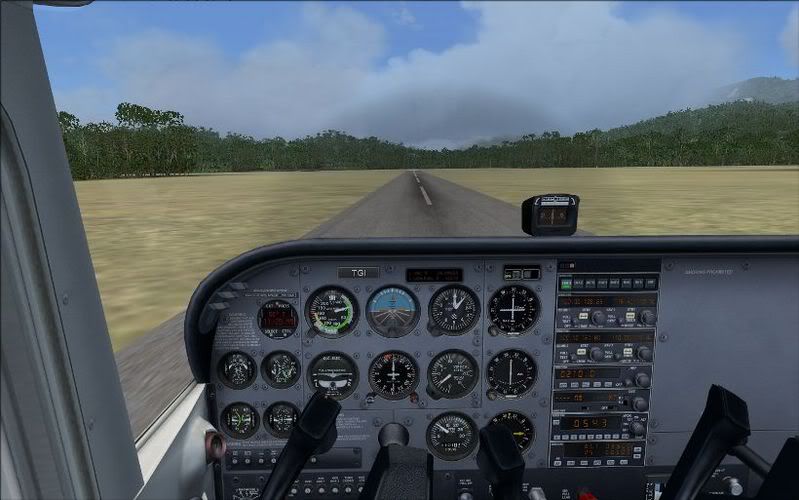Select the second COM2/NAV2 radio unit
Screen dimensions: 799x500
606,346
